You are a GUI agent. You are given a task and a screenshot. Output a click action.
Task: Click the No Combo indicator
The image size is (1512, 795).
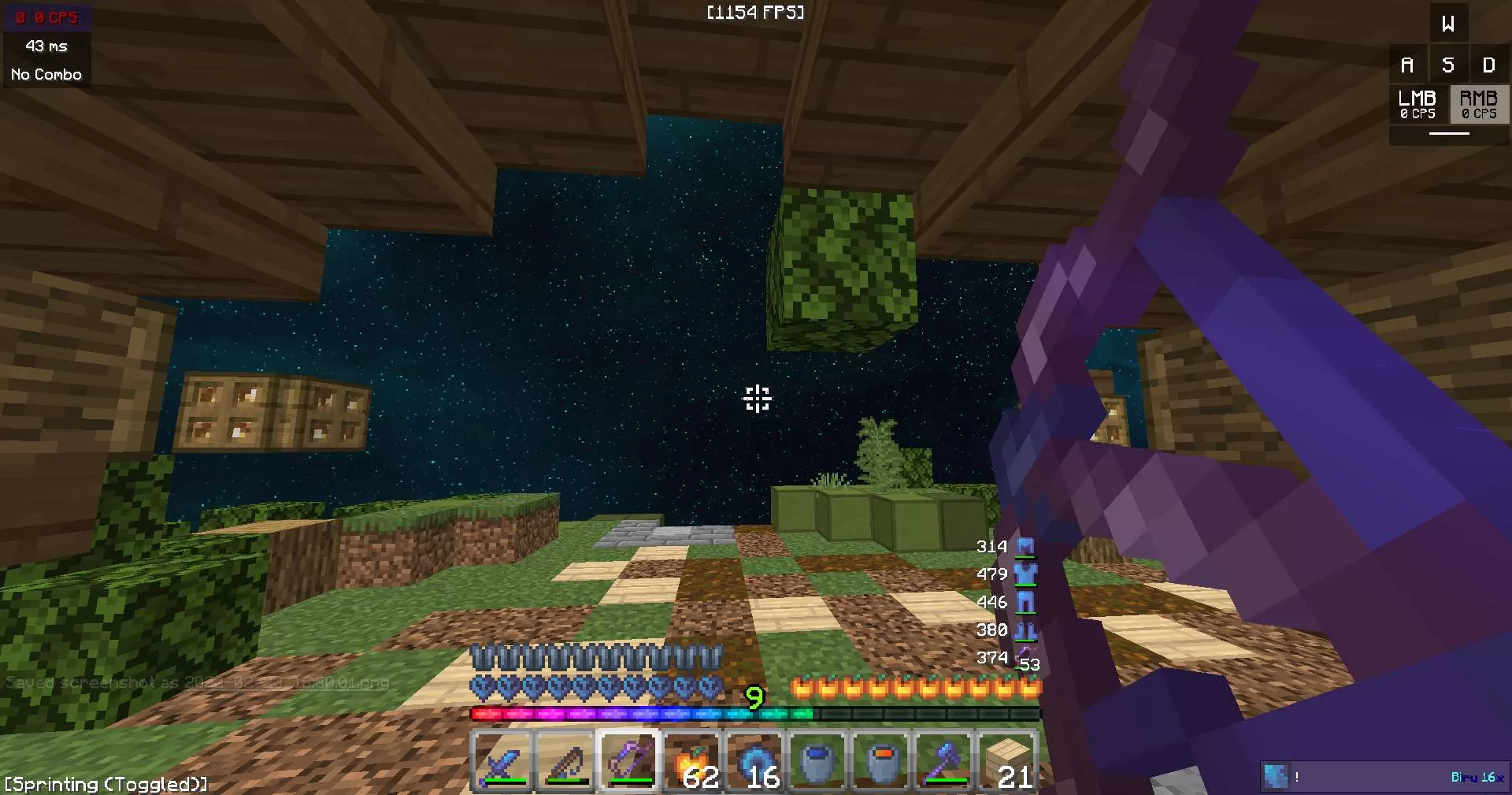45,73
